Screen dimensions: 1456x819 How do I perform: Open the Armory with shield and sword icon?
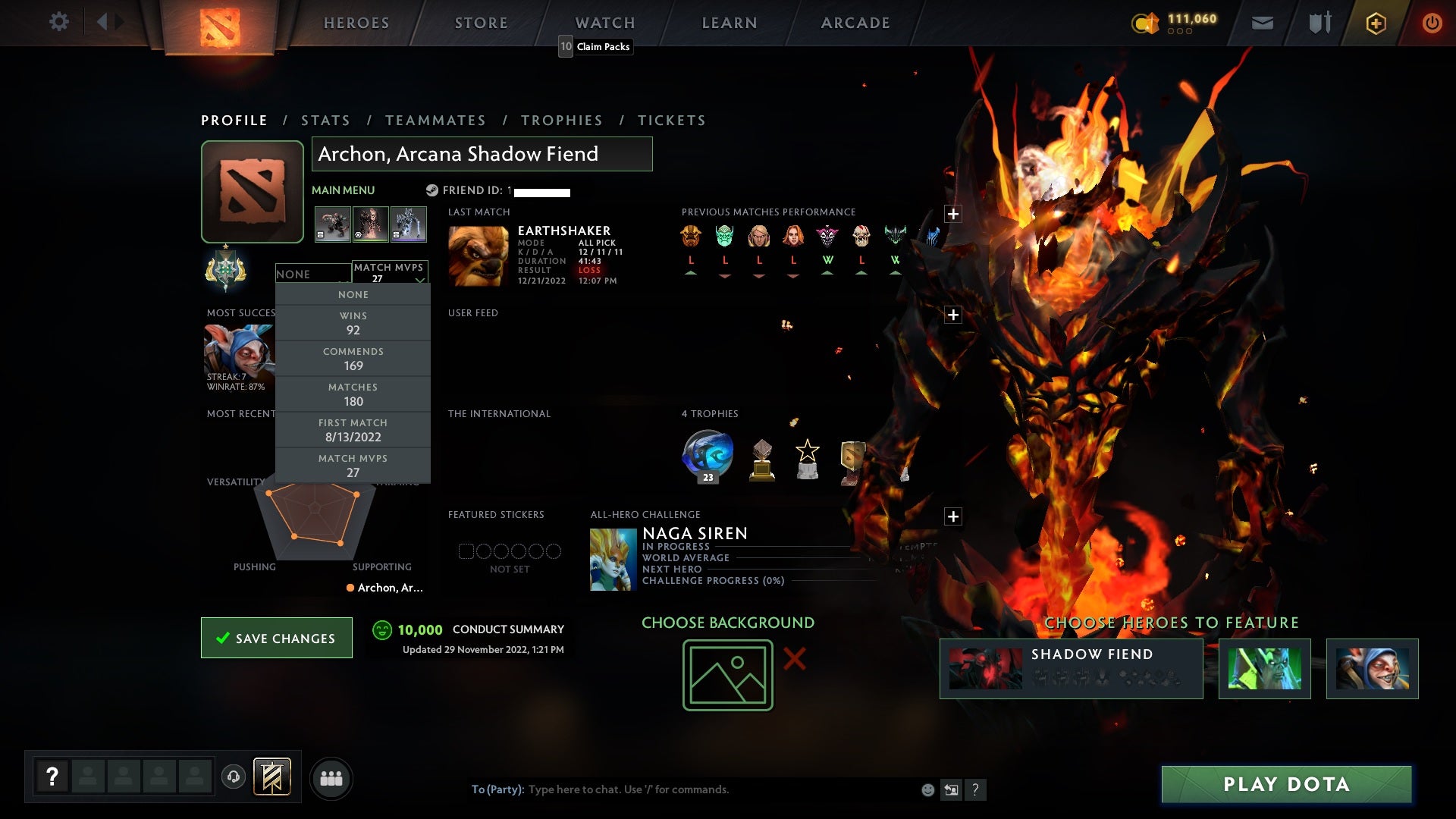(1319, 23)
